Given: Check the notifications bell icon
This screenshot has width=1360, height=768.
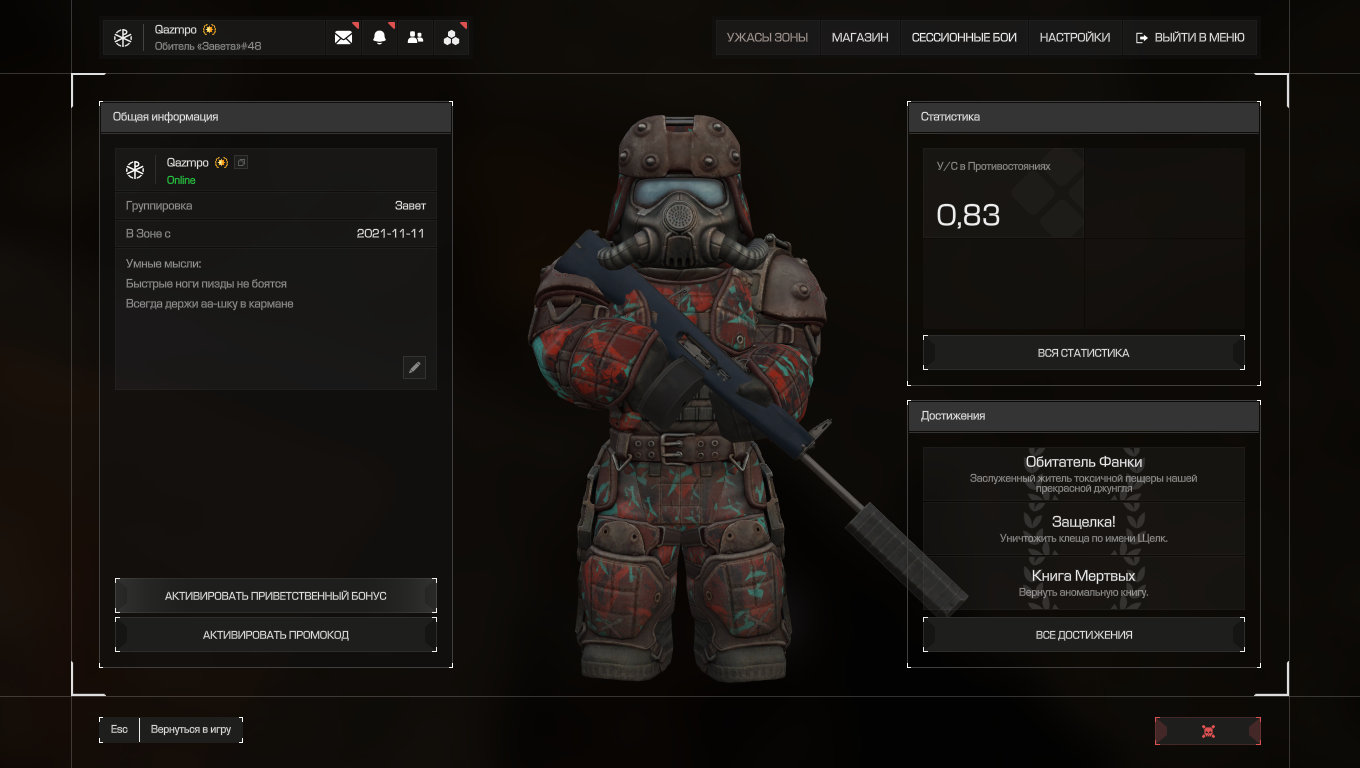Looking at the screenshot, I should coord(380,38).
